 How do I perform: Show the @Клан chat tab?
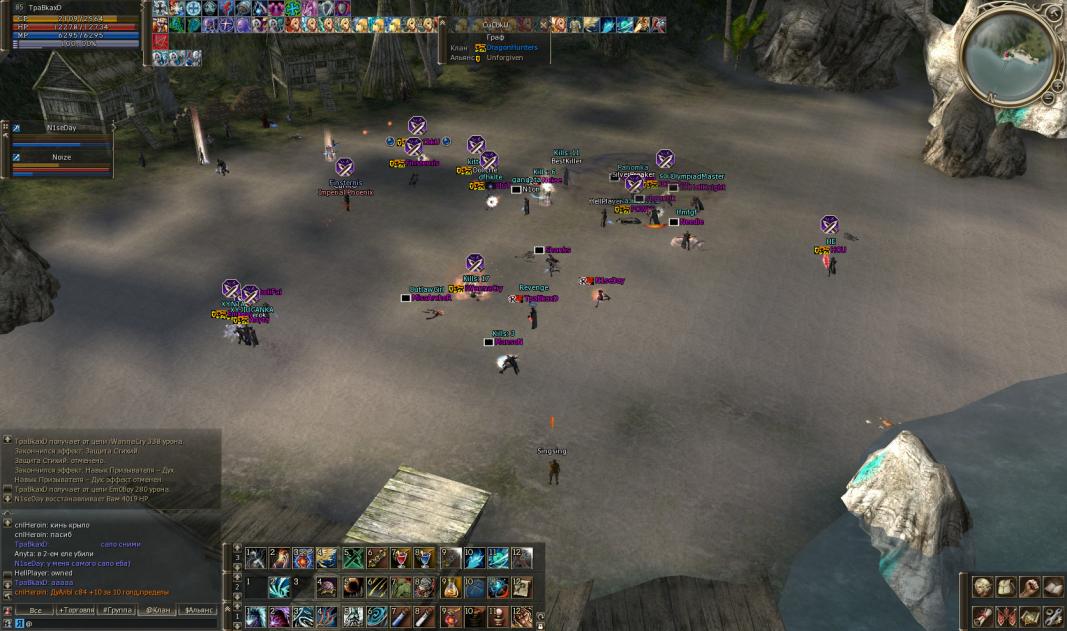tap(157, 609)
